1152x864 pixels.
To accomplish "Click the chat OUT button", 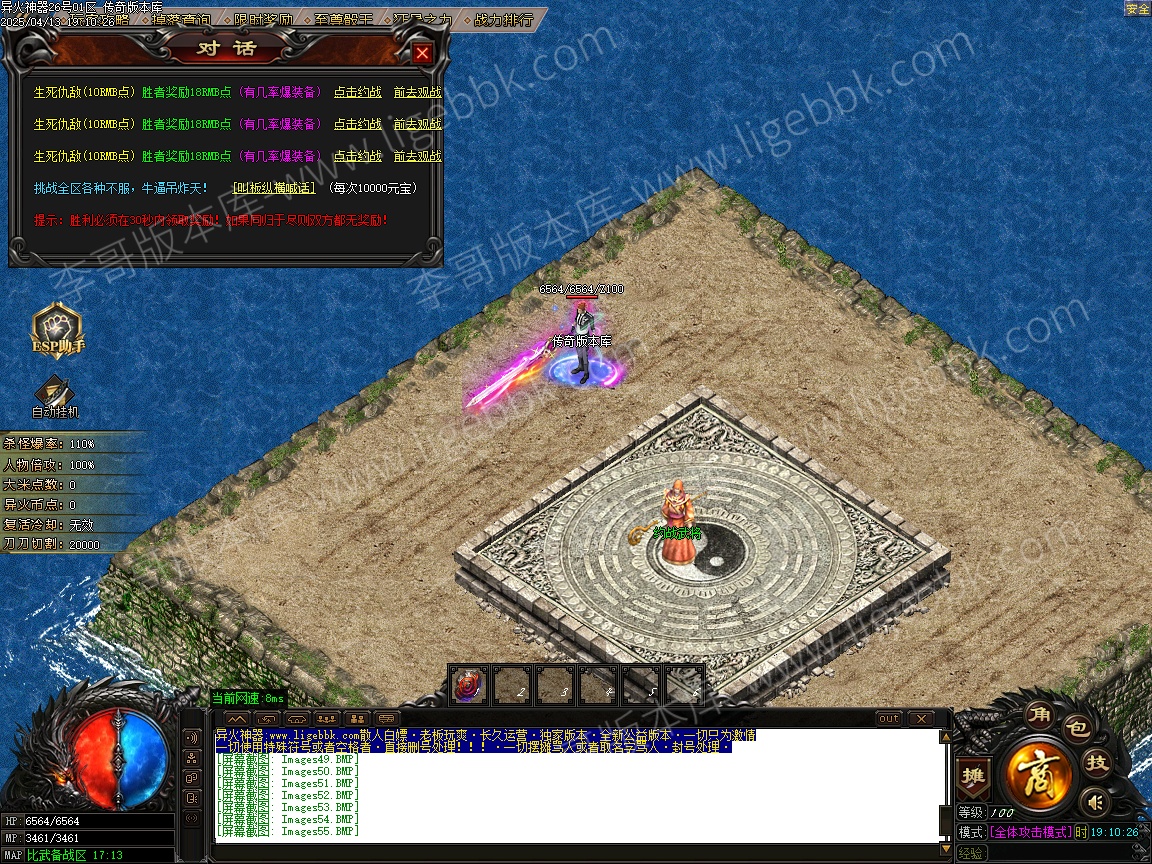I will tap(888, 719).
